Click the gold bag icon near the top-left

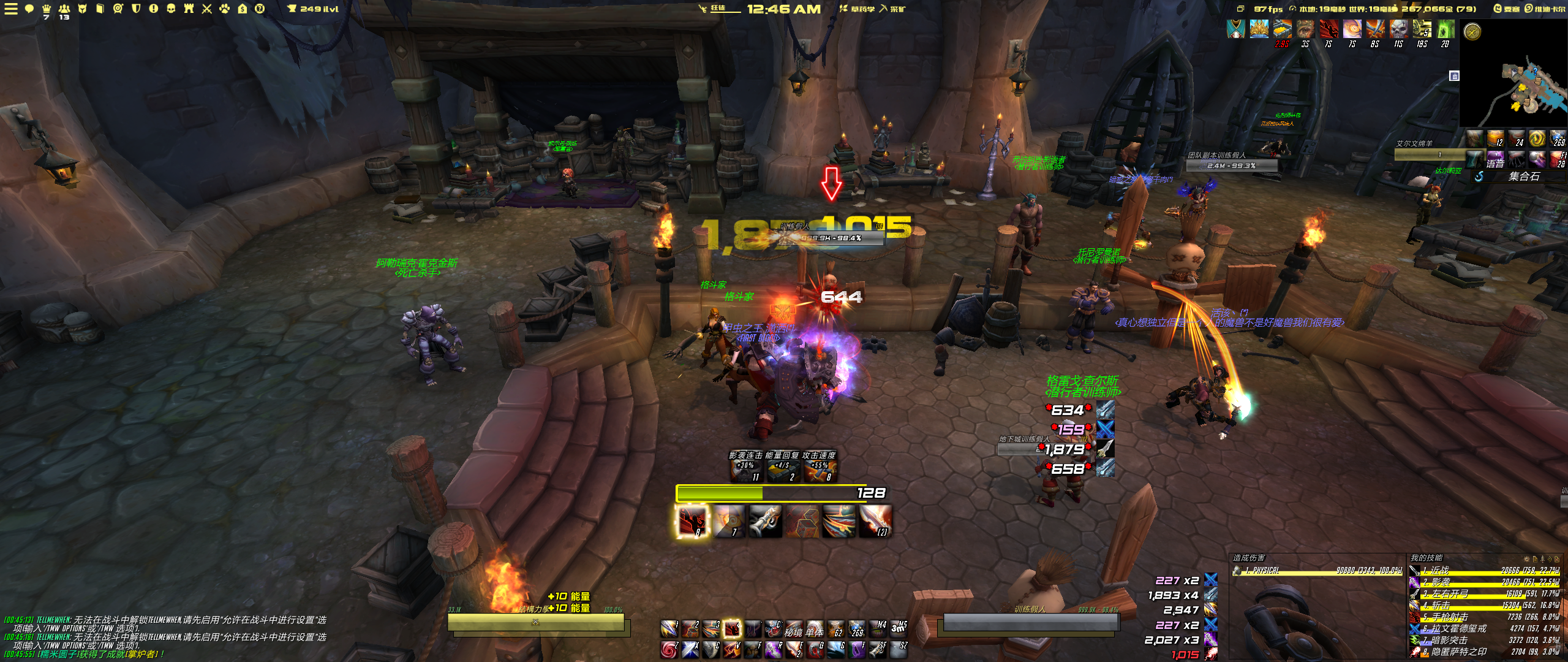click(x=243, y=9)
